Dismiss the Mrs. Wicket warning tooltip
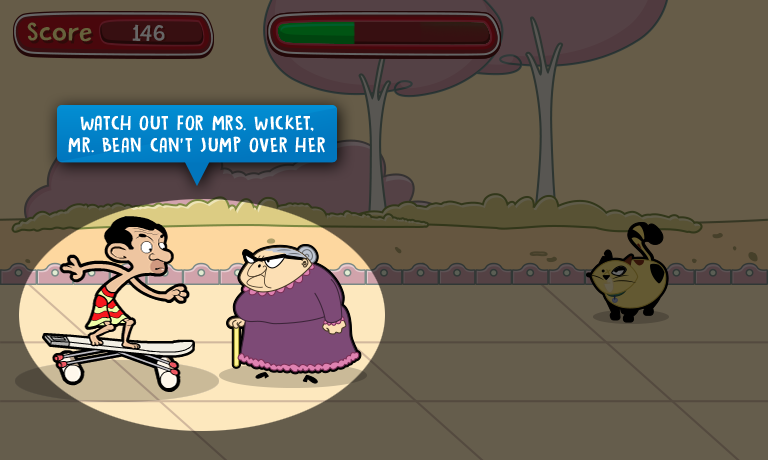Viewport: 768px width, 460px height. [197, 135]
